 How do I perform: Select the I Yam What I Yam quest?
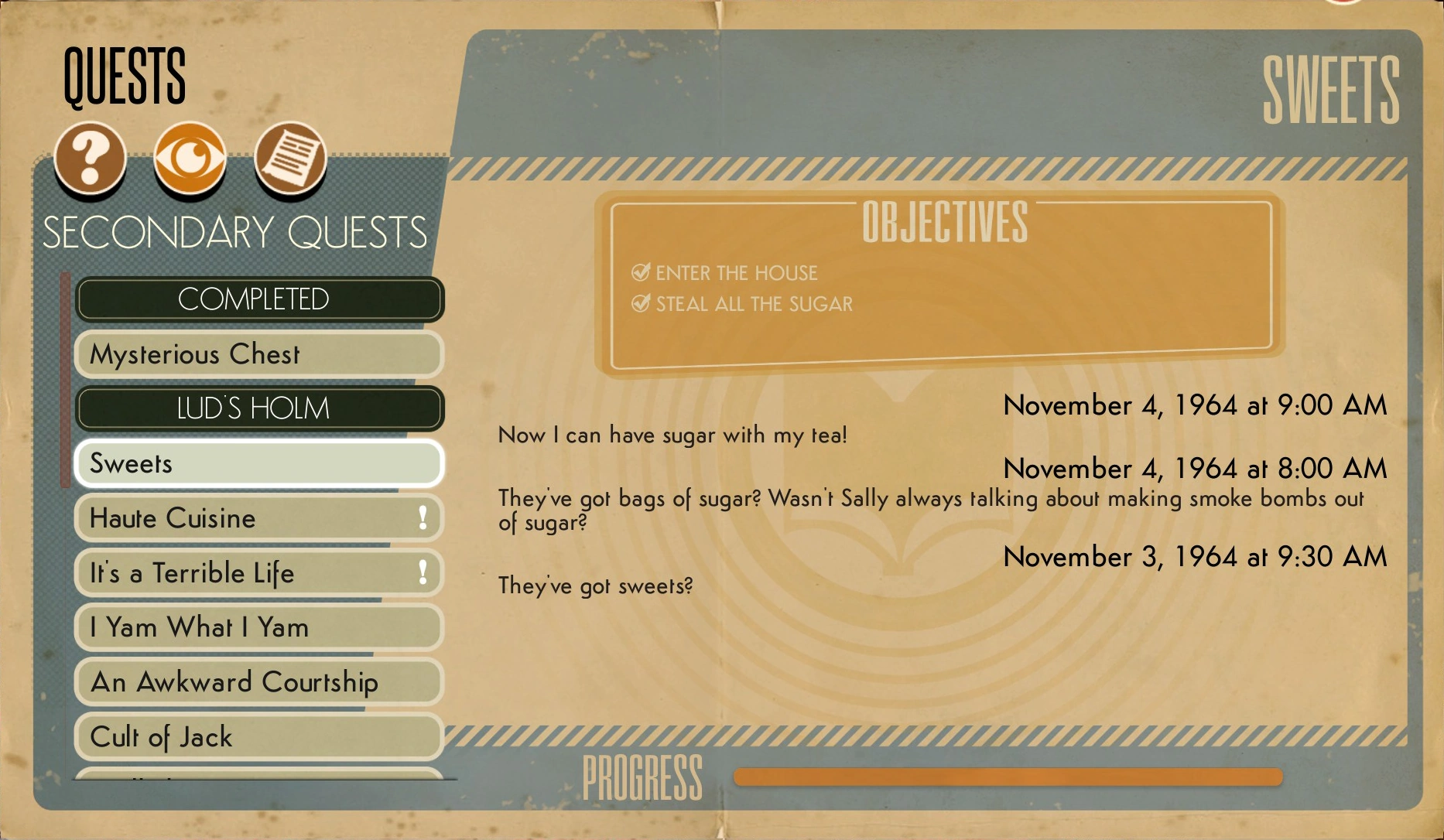pyautogui.click(x=232, y=628)
